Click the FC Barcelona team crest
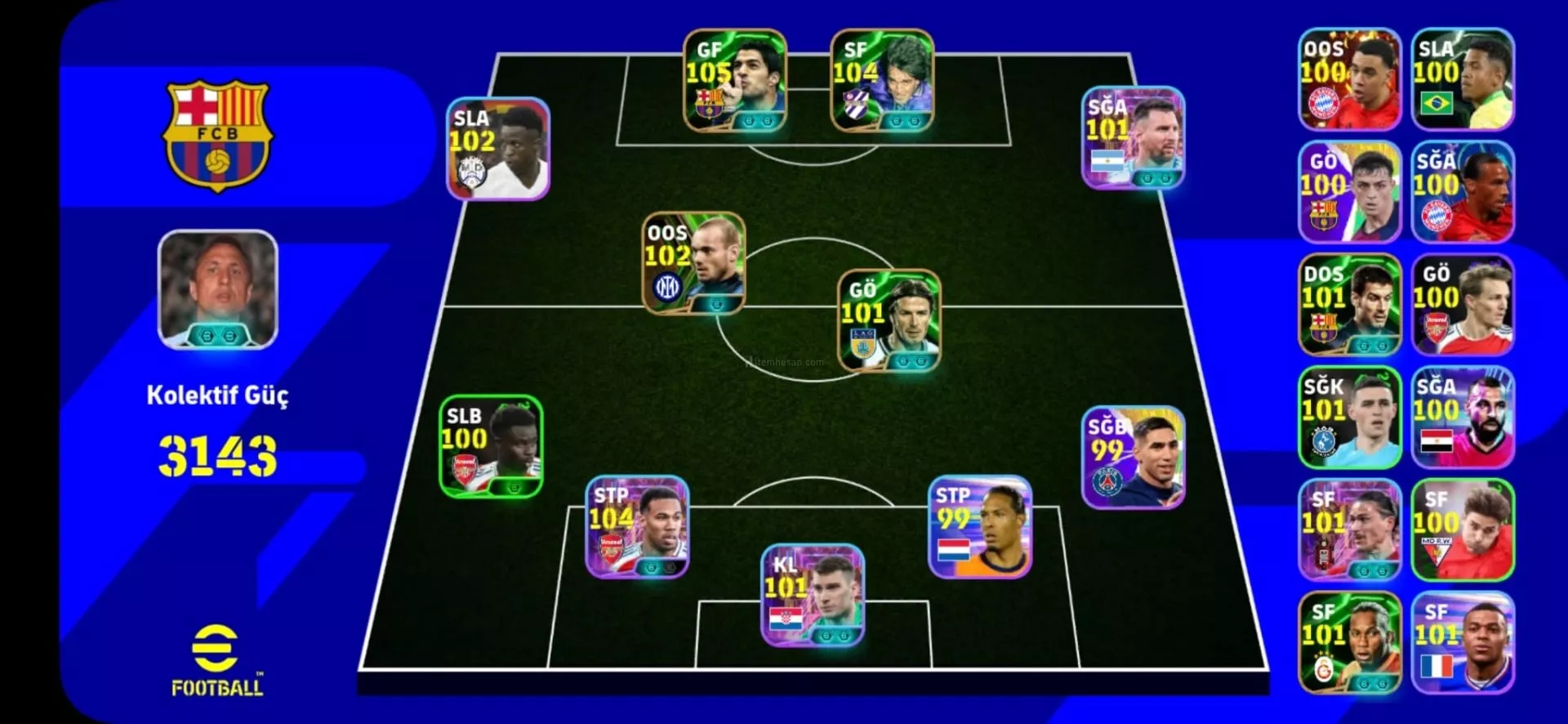Viewport: 1568px width, 724px height. (218, 135)
